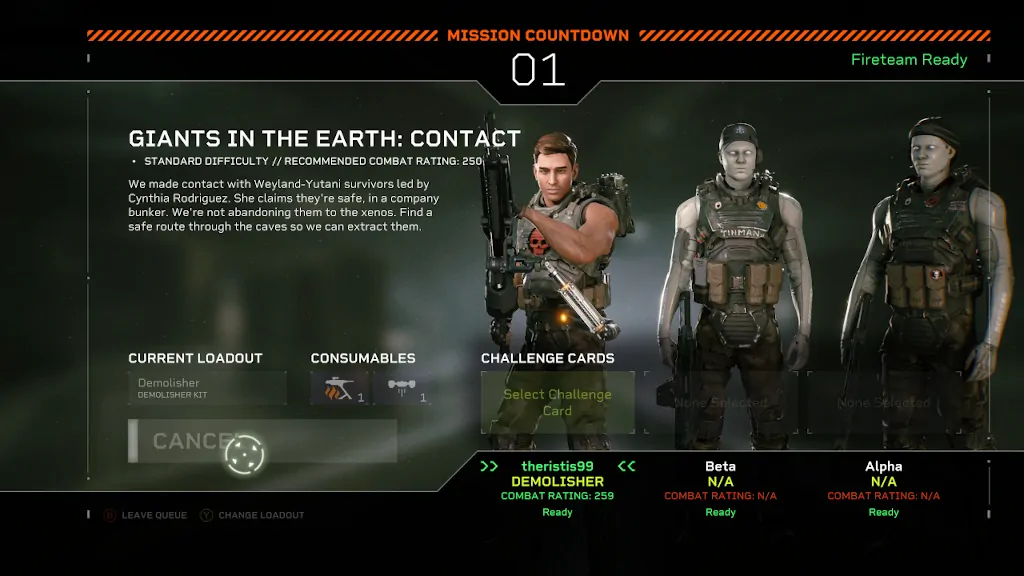This screenshot has width=1024, height=576.
Task: Open the Demolisher current loadout box
Action: [207, 388]
